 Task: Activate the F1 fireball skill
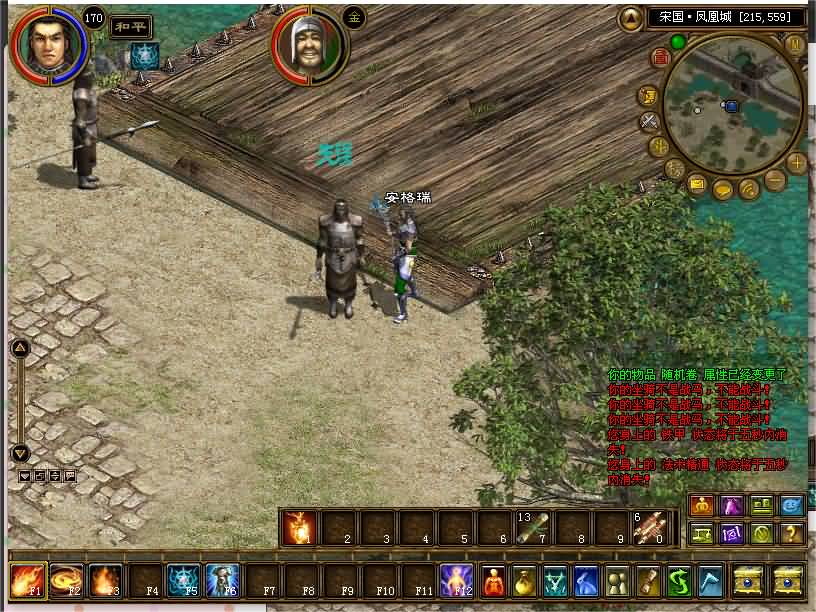click(25, 581)
